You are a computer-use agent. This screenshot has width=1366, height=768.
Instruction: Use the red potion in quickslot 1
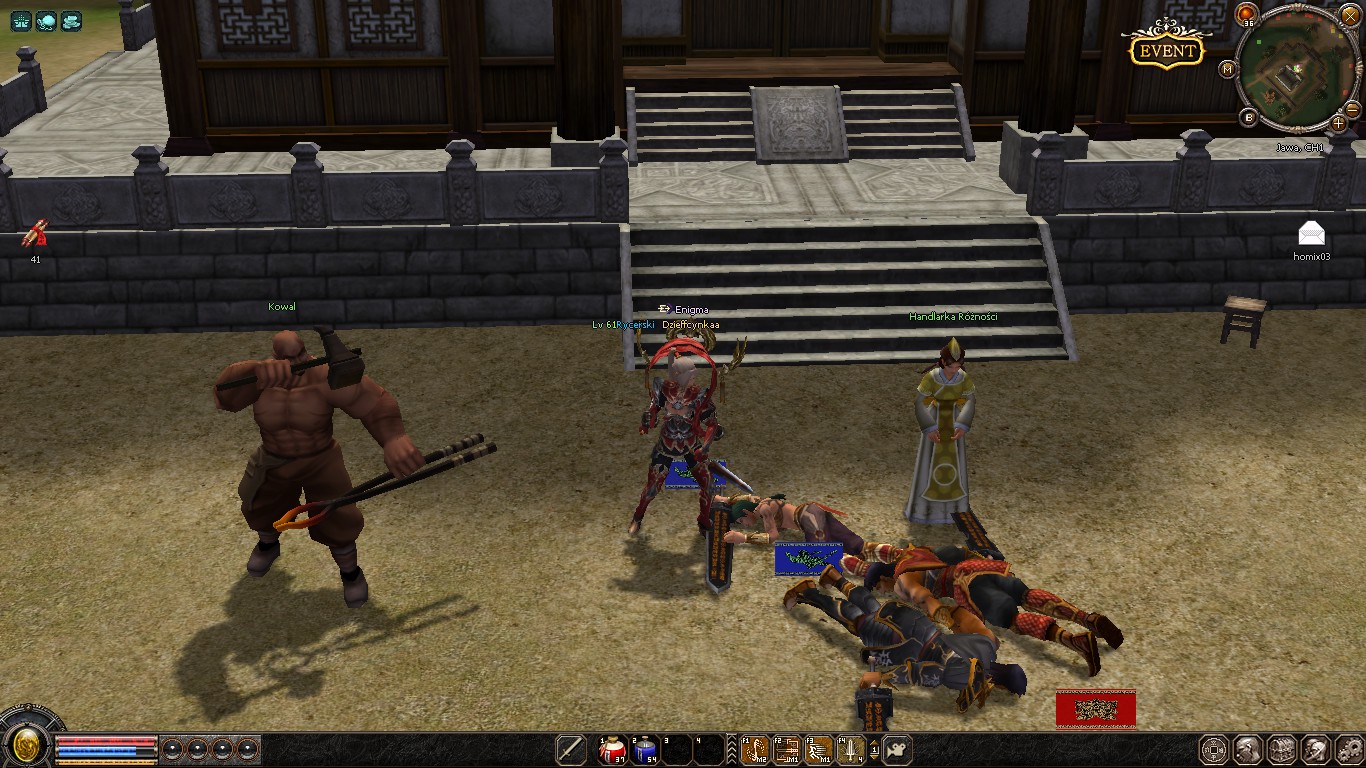pos(613,751)
